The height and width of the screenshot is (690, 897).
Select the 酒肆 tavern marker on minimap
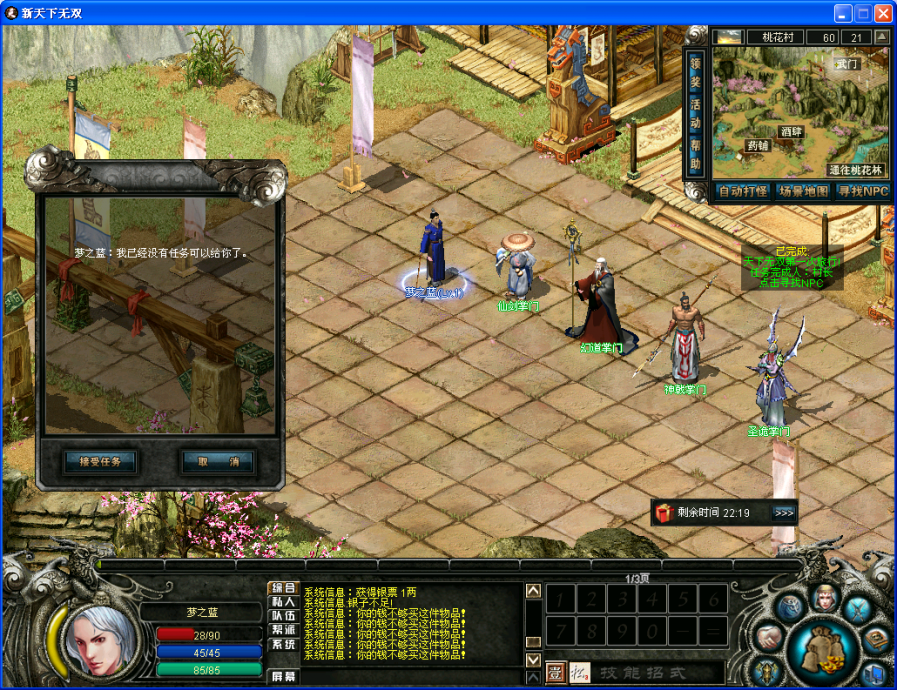point(791,131)
